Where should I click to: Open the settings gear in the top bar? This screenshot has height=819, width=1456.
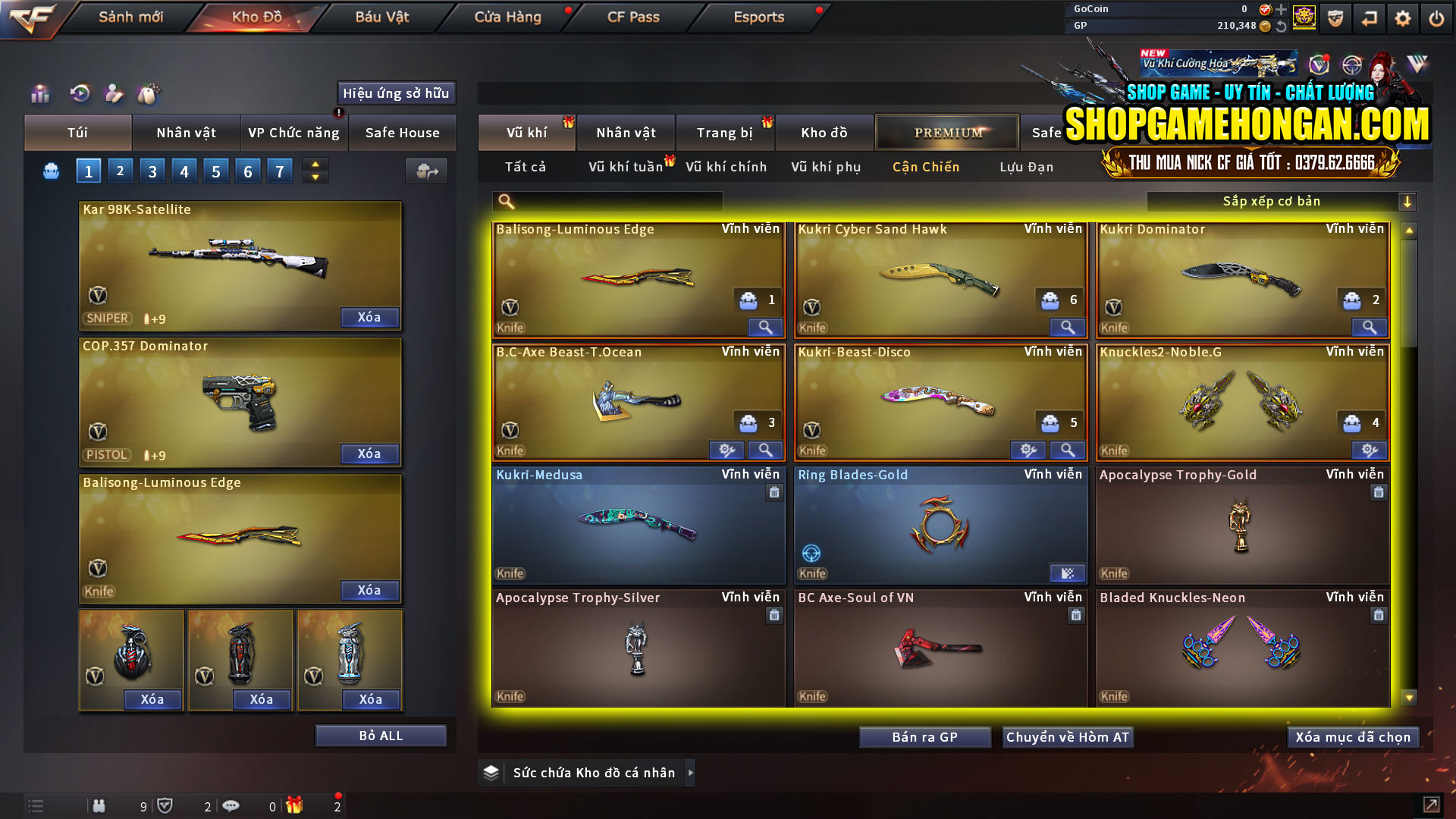(x=1402, y=17)
